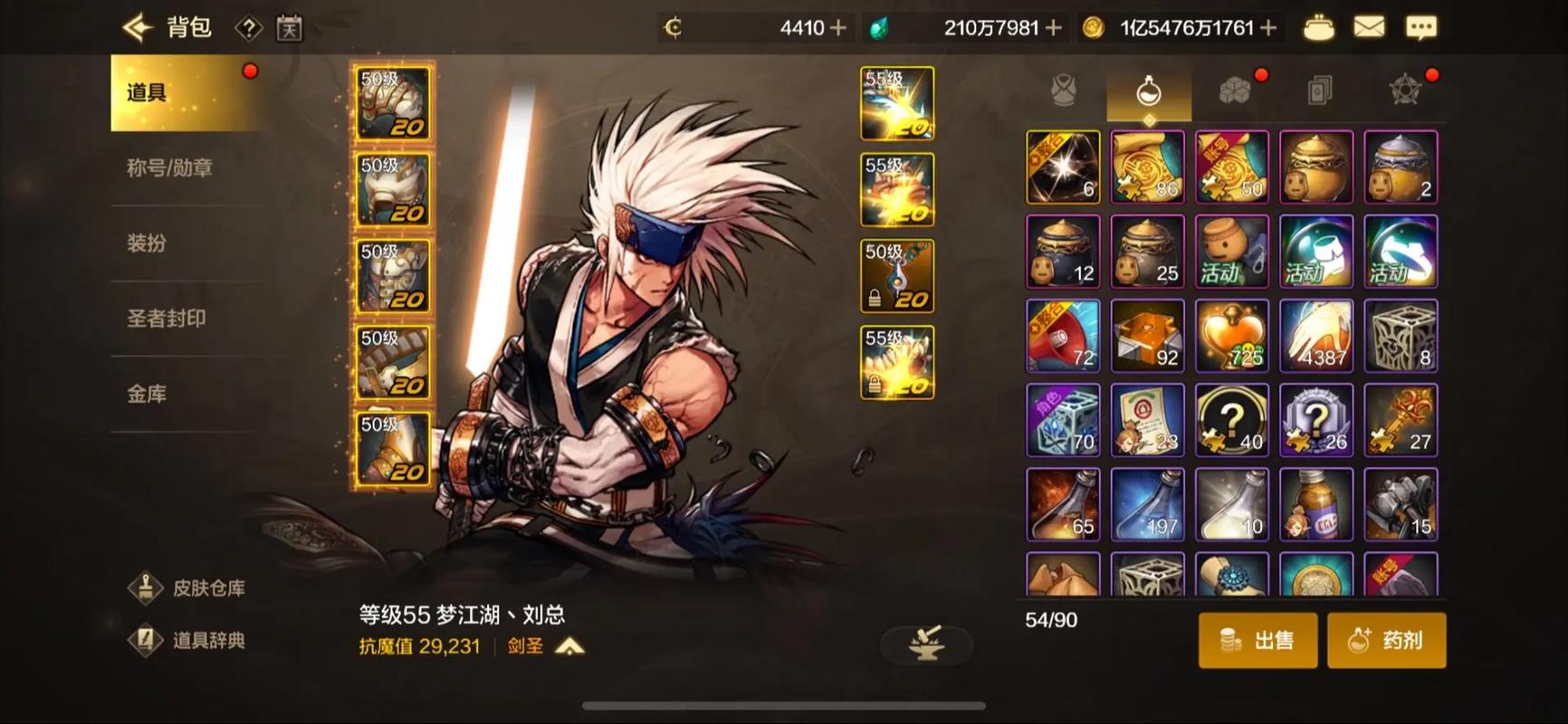The width and height of the screenshot is (1568, 724).
Task: Add gold using the plus beside 1亿5476万1761
Action: coord(1269,28)
